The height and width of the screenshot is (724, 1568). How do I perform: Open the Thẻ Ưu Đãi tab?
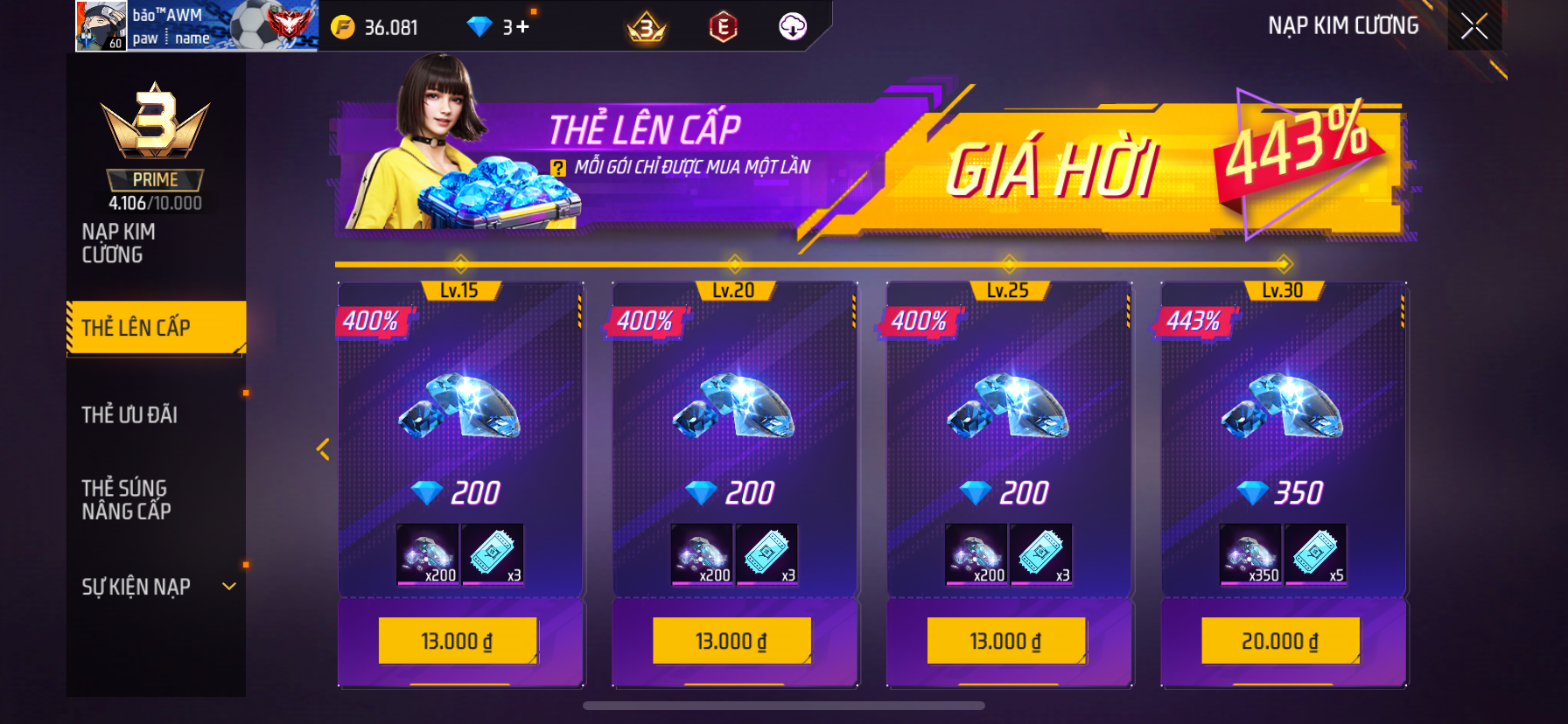coord(129,414)
